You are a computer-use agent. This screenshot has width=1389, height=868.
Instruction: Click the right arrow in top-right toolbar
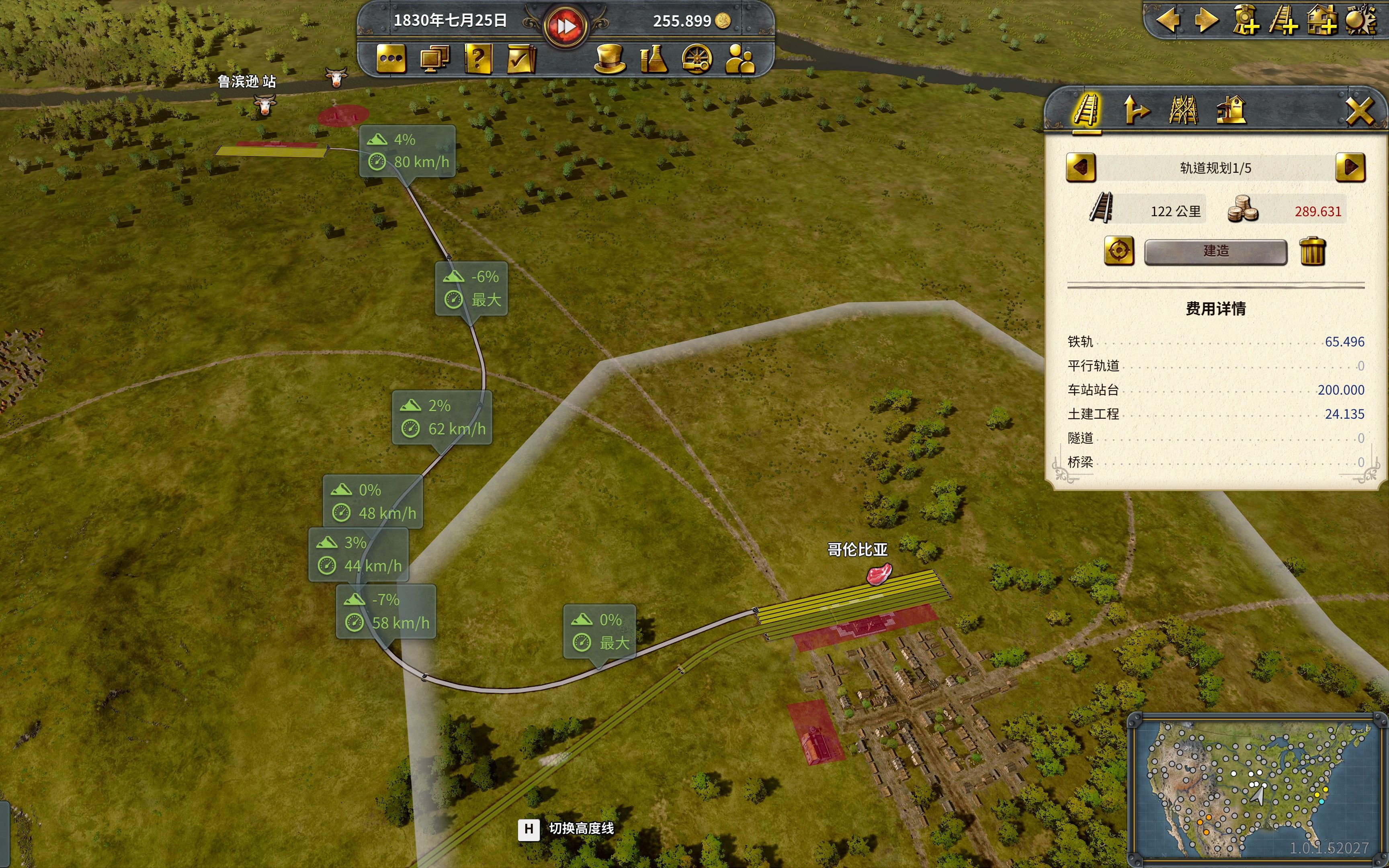point(1206,20)
